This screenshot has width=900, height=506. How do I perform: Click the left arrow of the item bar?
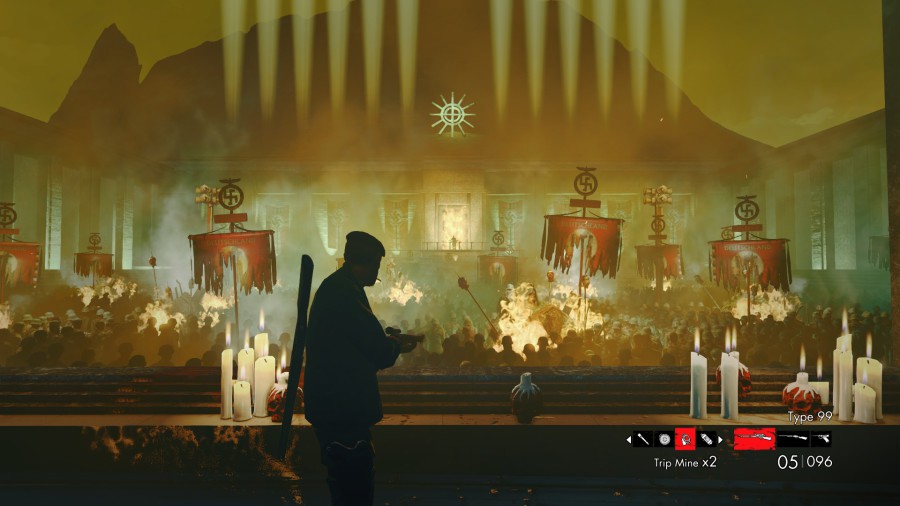coord(629,438)
